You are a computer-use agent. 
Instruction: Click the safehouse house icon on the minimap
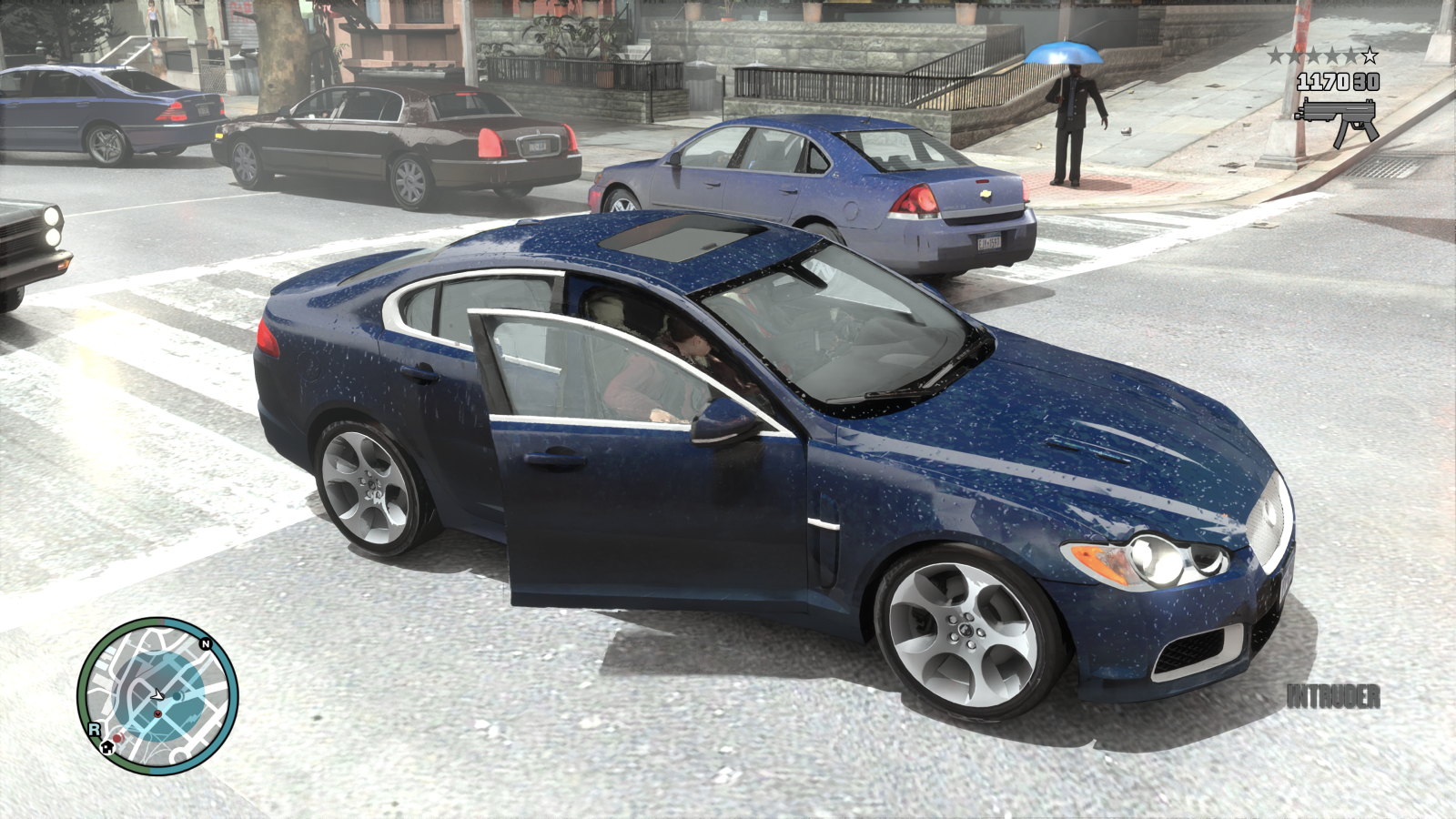pyautogui.click(x=106, y=748)
